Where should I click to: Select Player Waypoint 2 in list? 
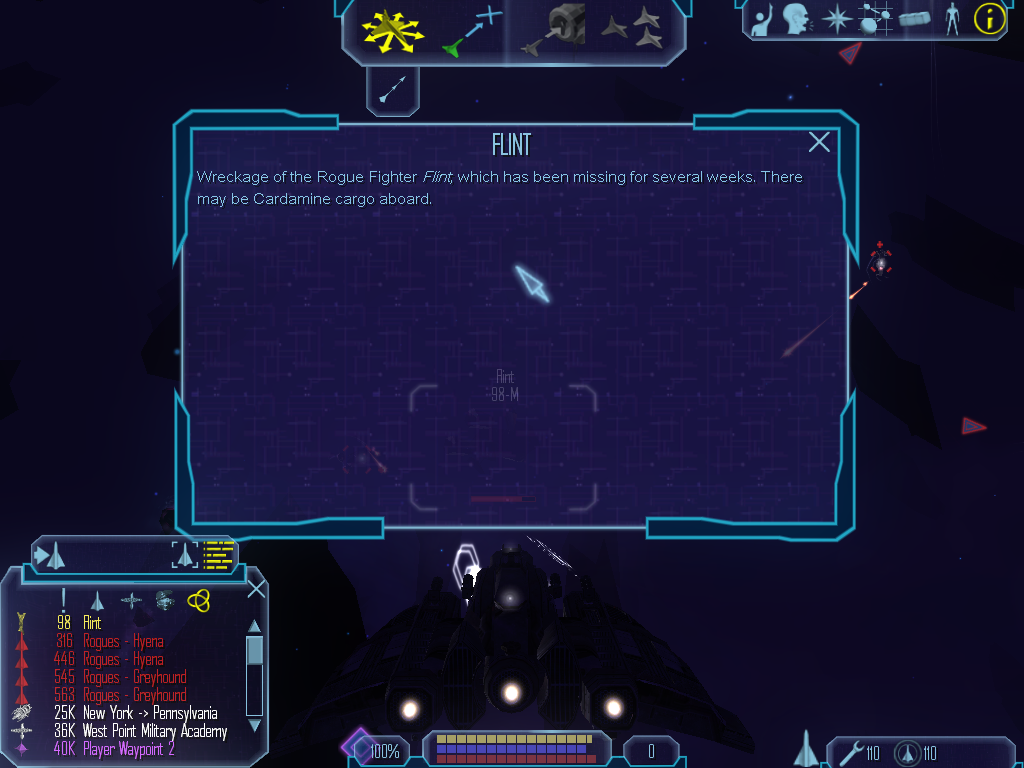[x=128, y=749]
